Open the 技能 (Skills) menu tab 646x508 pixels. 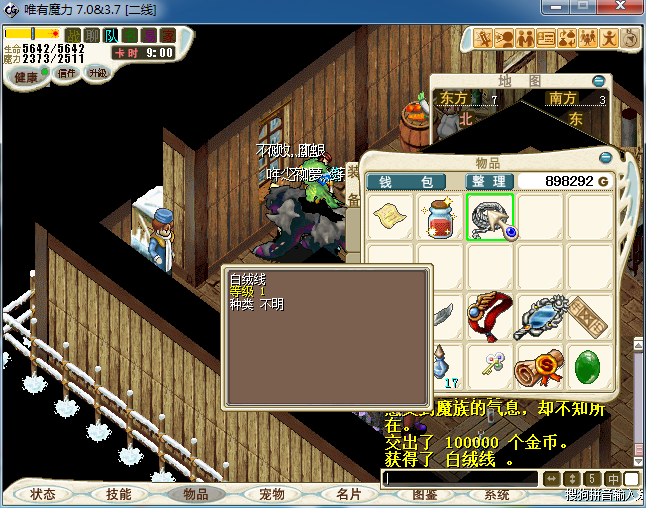pyautogui.click(x=118, y=494)
